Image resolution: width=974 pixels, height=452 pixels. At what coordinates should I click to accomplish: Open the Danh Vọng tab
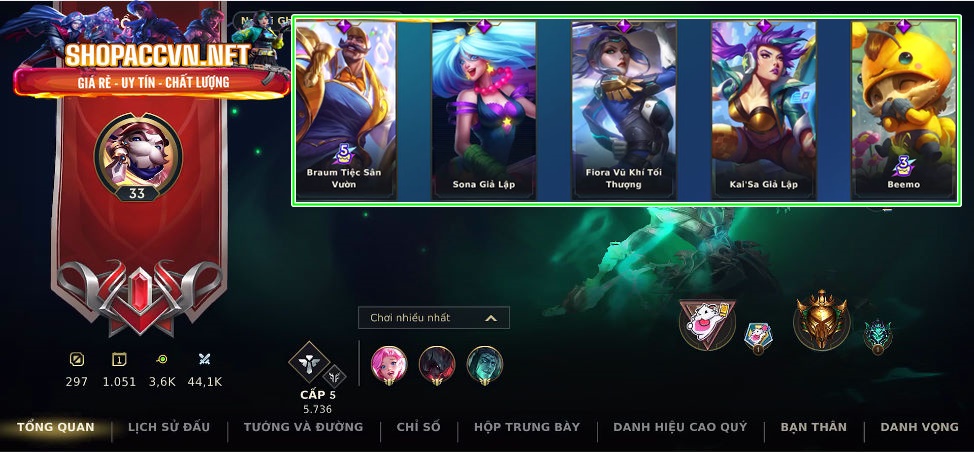pos(919,428)
